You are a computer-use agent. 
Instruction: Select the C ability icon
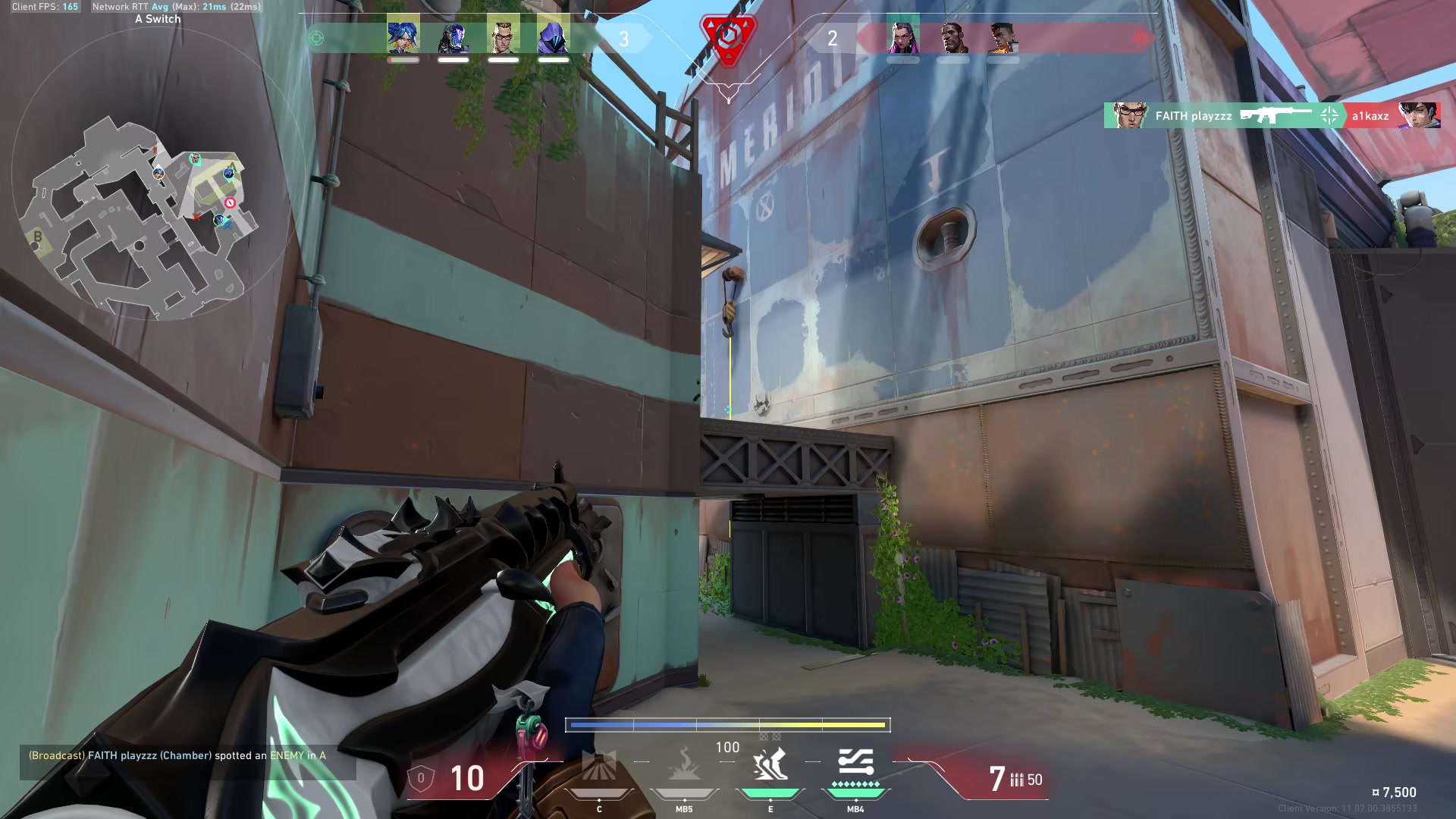click(x=601, y=766)
